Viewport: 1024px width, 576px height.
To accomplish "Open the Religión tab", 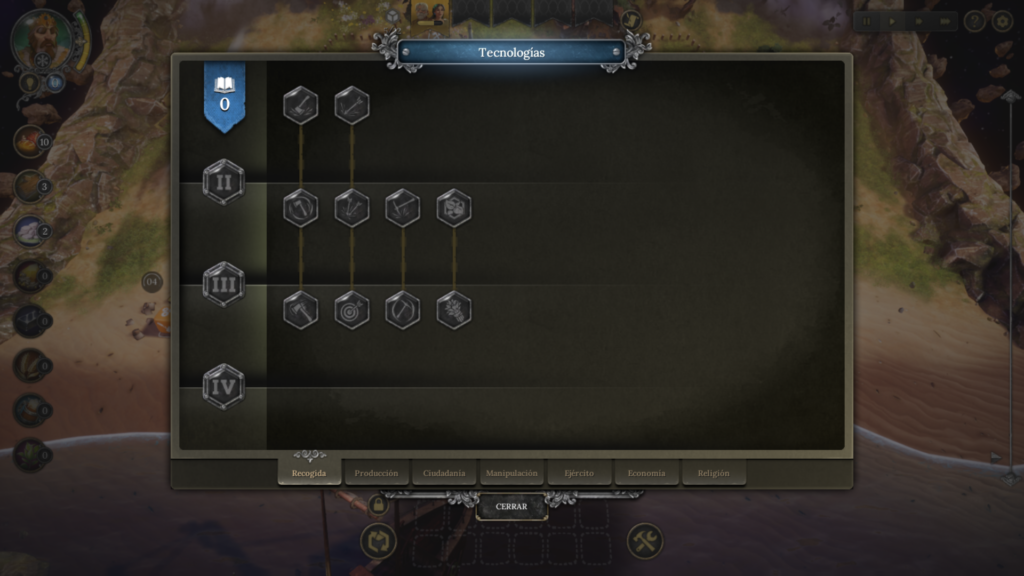I will [x=713, y=473].
